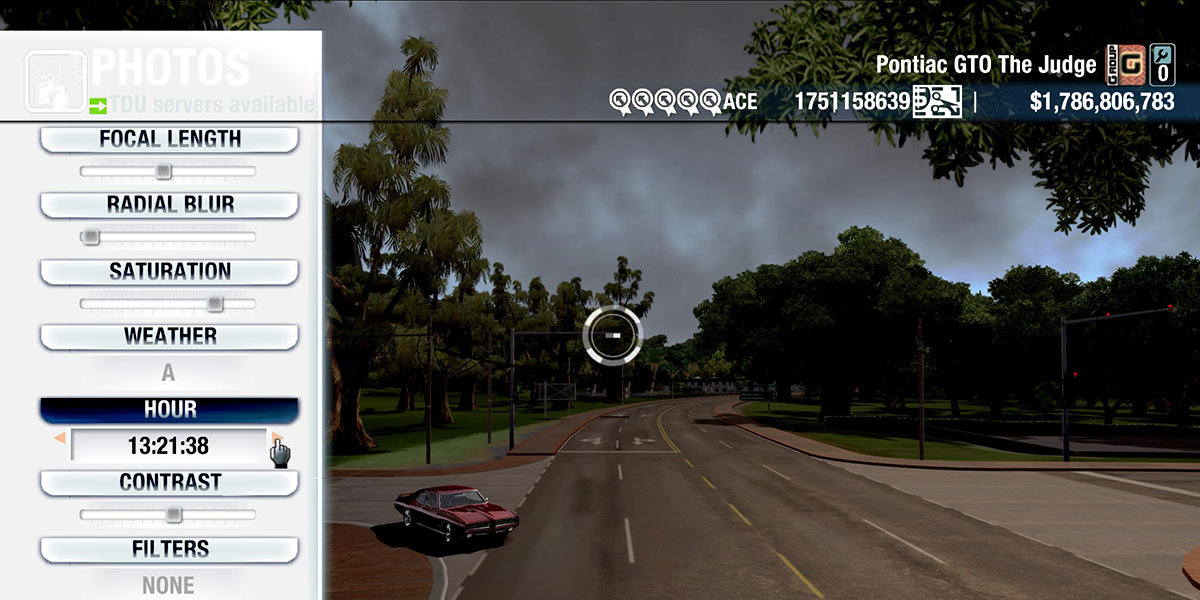
Task: Click the Focal Length slider handle
Action: (164, 172)
